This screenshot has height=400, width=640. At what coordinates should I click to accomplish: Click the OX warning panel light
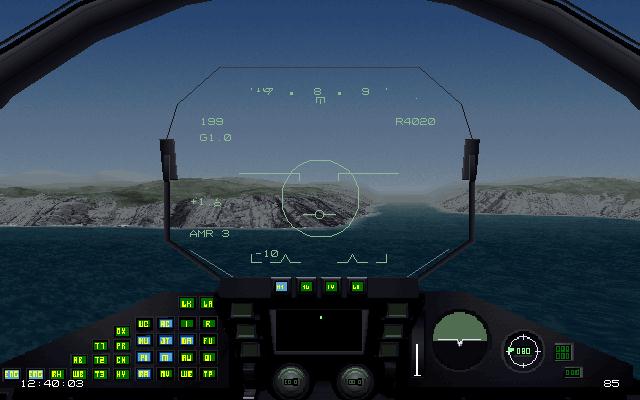coord(122,331)
